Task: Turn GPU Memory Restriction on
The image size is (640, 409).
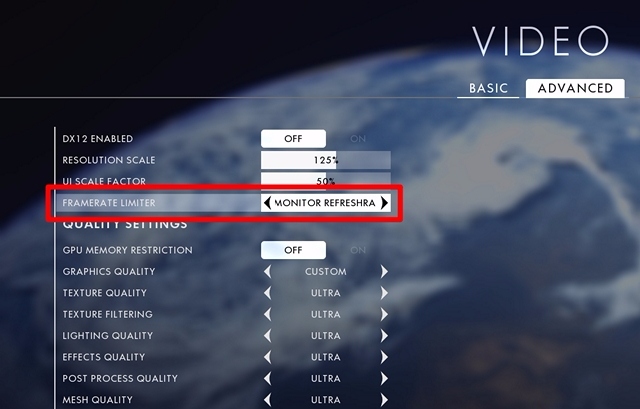Action: point(358,250)
